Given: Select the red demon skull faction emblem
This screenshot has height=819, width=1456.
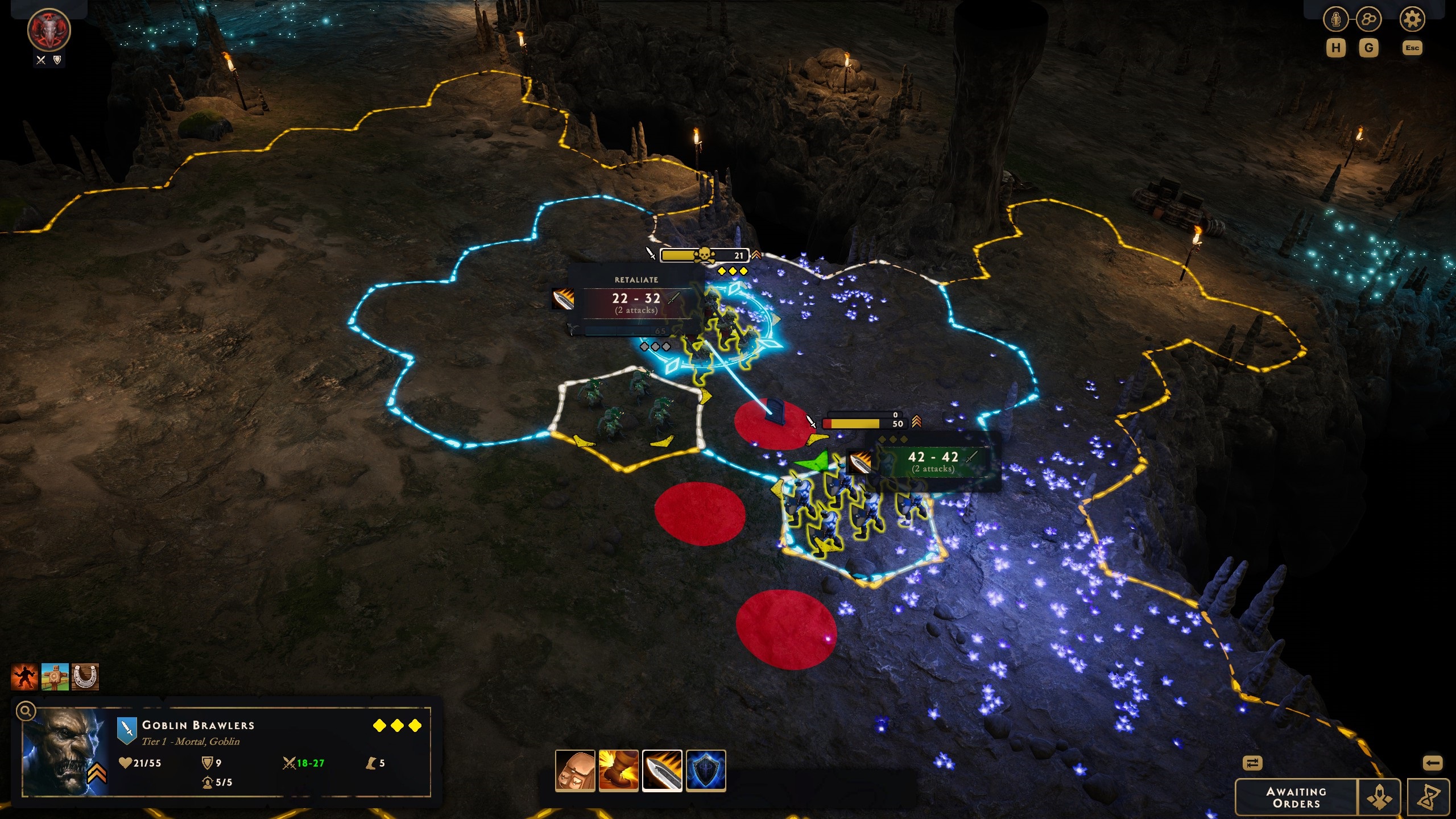Looking at the screenshot, I should [x=49, y=30].
